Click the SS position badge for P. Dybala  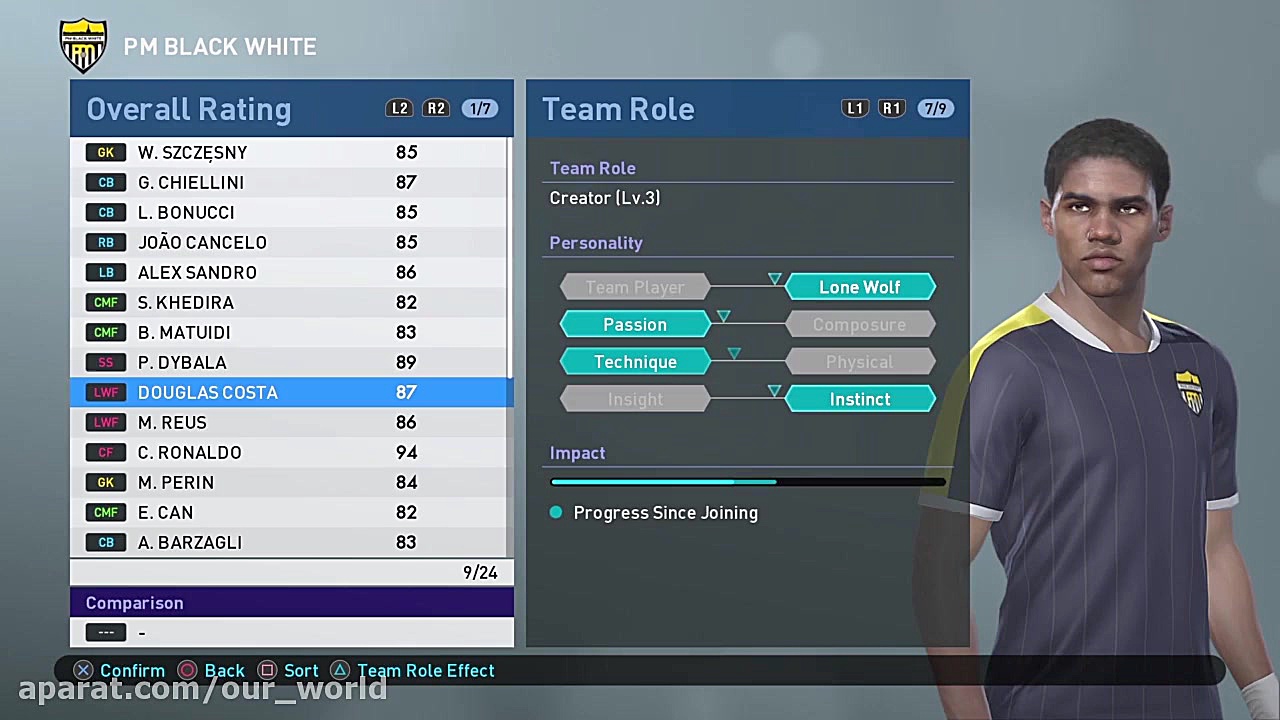(x=106, y=362)
